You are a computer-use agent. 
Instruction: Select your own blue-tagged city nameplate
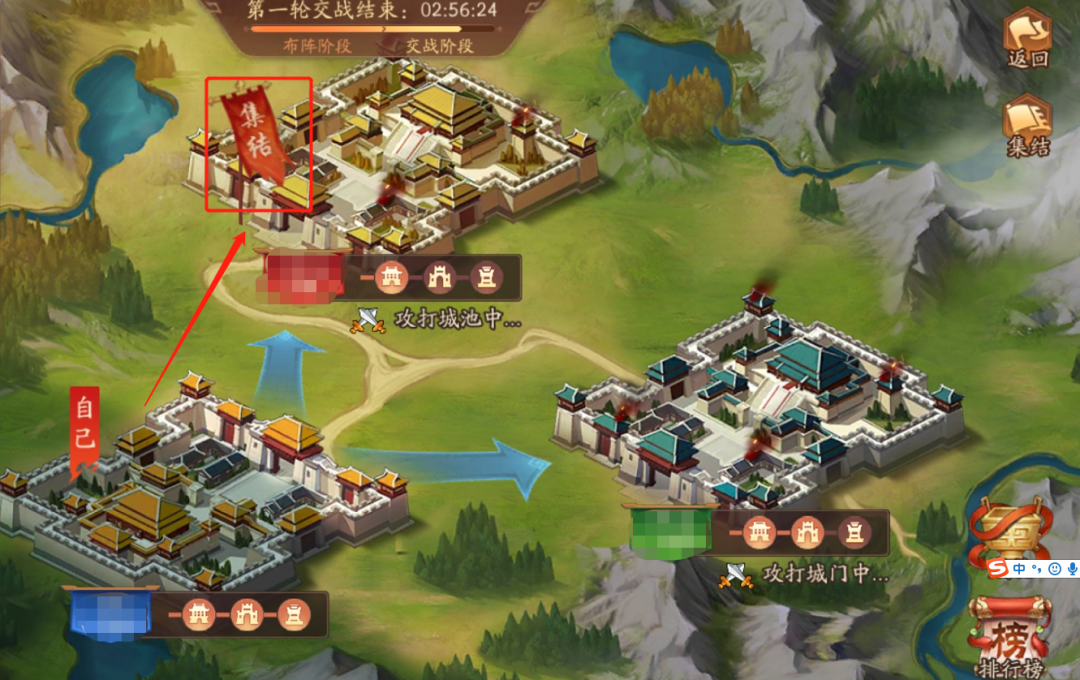click(110, 614)
